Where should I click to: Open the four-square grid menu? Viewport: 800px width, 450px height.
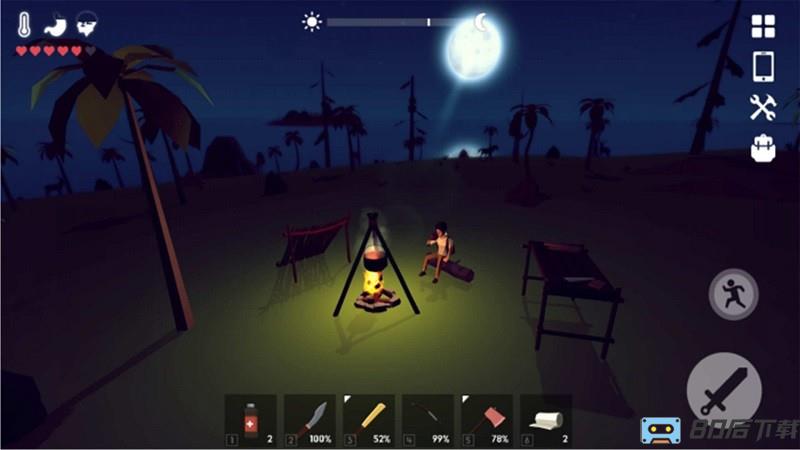pos(763,27)
